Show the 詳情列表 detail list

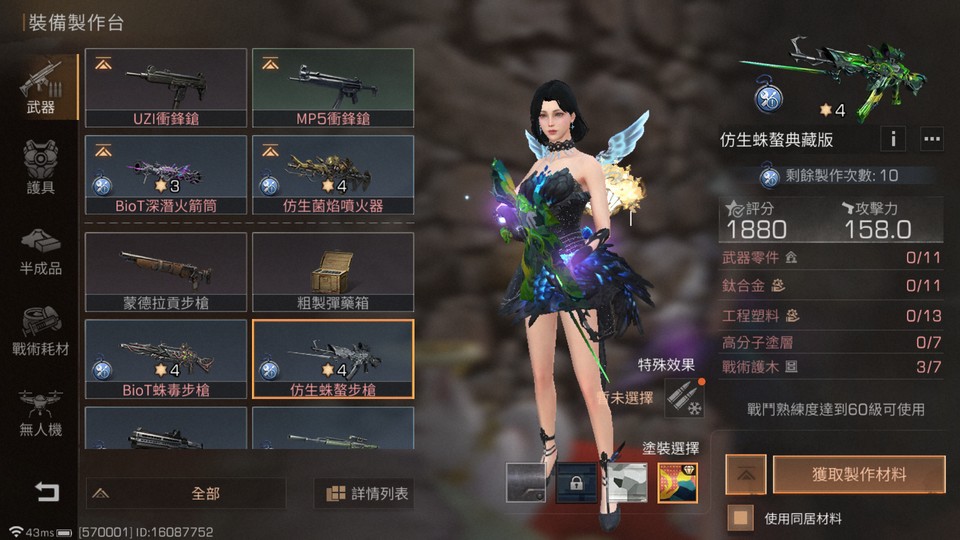pos(367,493)
